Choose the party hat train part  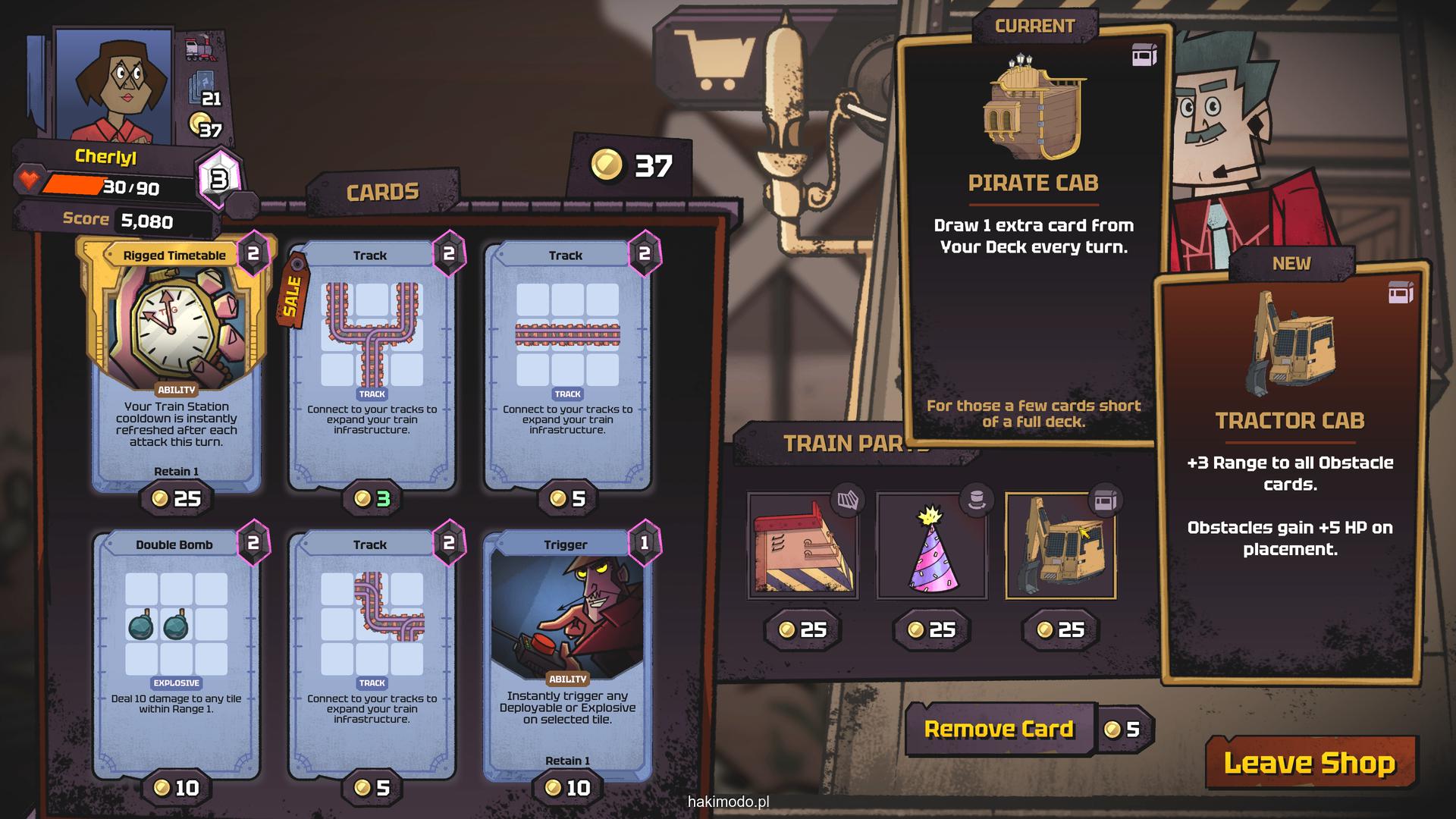[932, 546]
